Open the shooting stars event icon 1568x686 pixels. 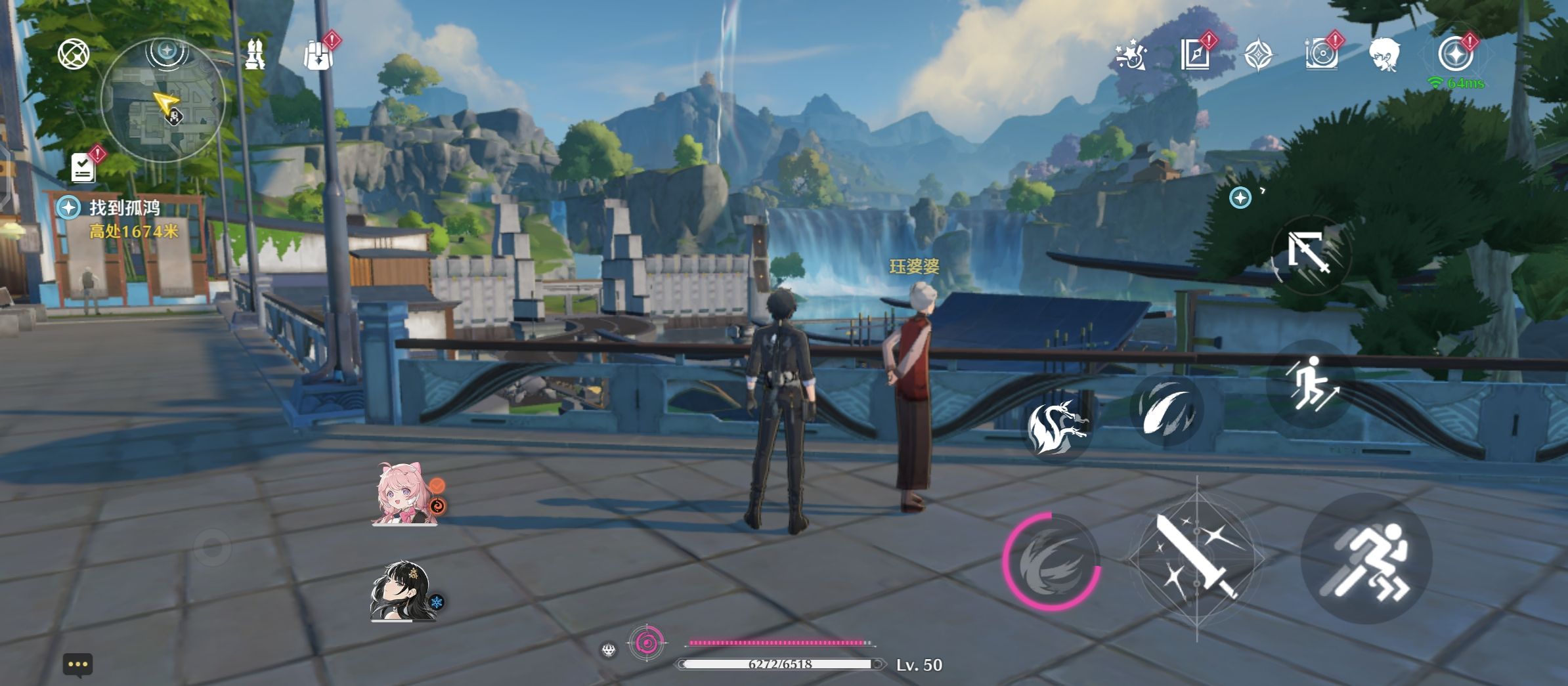coord(1131,55)
